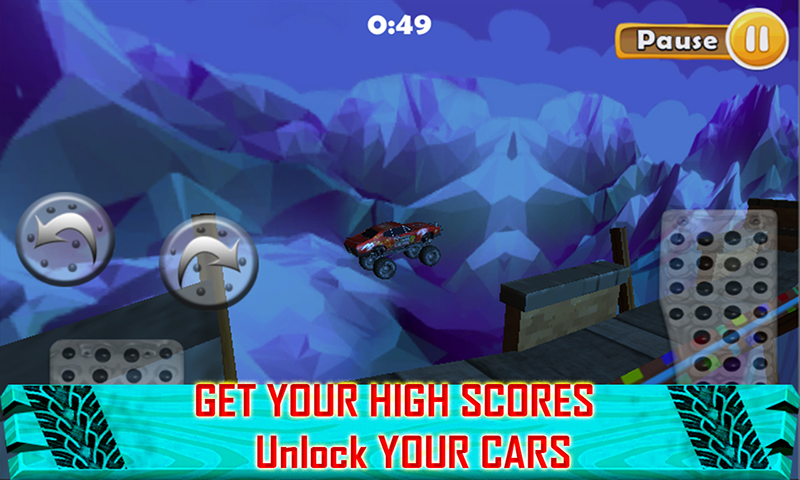Screen dimensions: 800x480
Task: Step on the wide brake pedal
Action: [117, 364]
